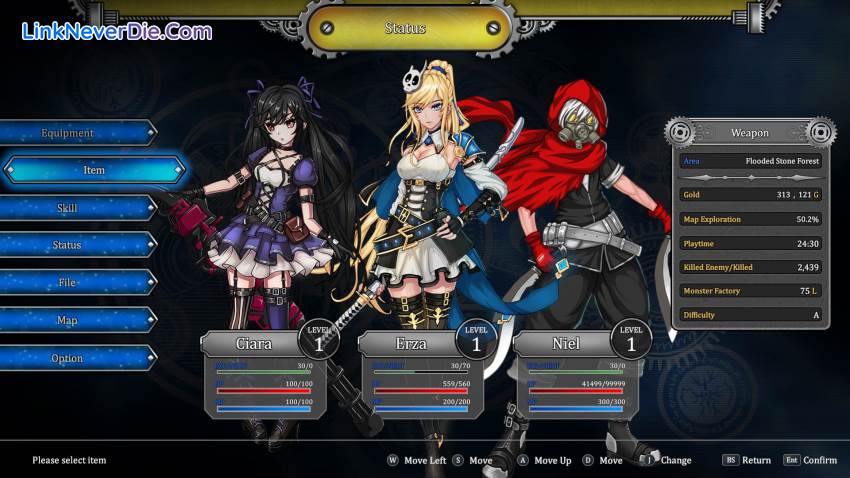Choose Niel's character panel
Viewport: 850px width, 478px height.
[570, 375]
